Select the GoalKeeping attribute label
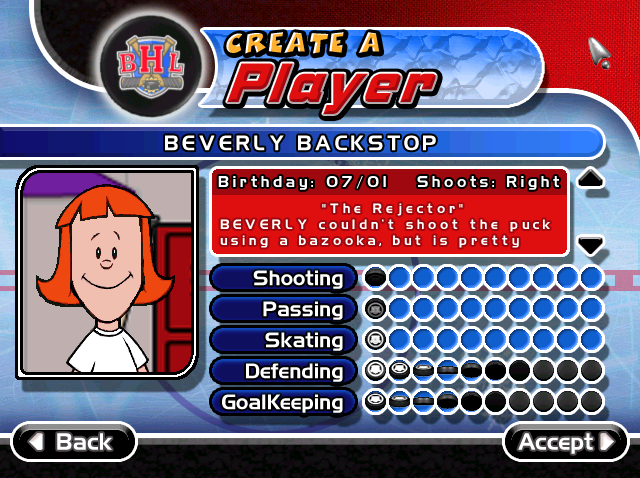This screenshot has width=640, height=478. point(284,402)
